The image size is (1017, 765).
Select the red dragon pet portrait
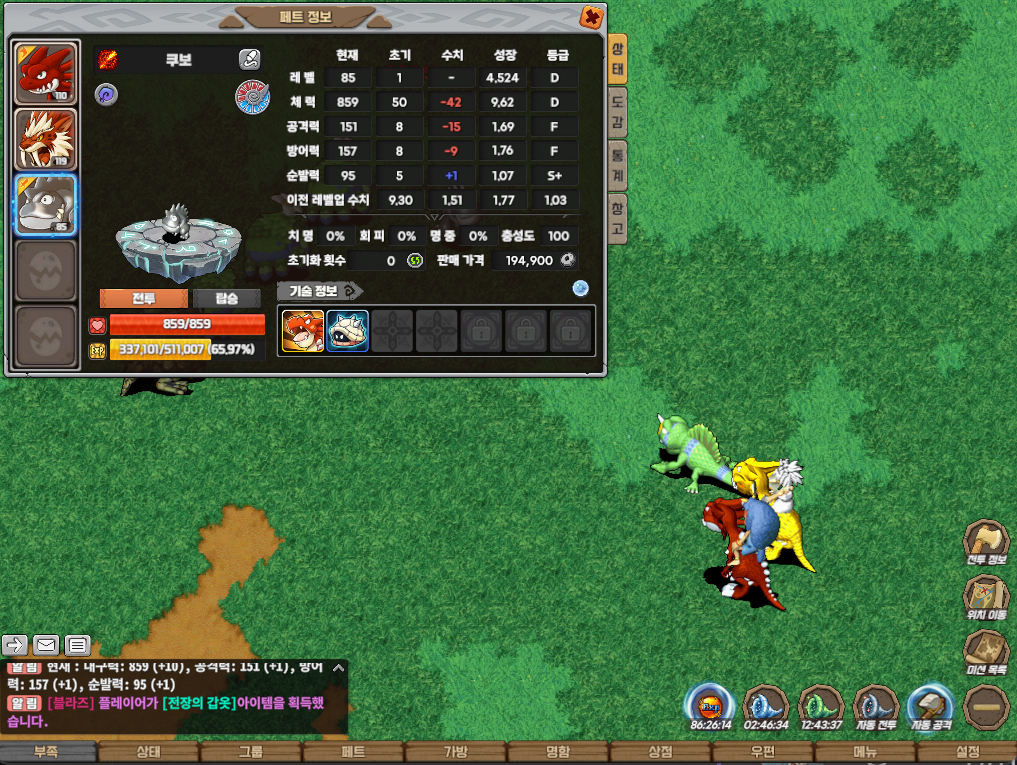(46, 73)
